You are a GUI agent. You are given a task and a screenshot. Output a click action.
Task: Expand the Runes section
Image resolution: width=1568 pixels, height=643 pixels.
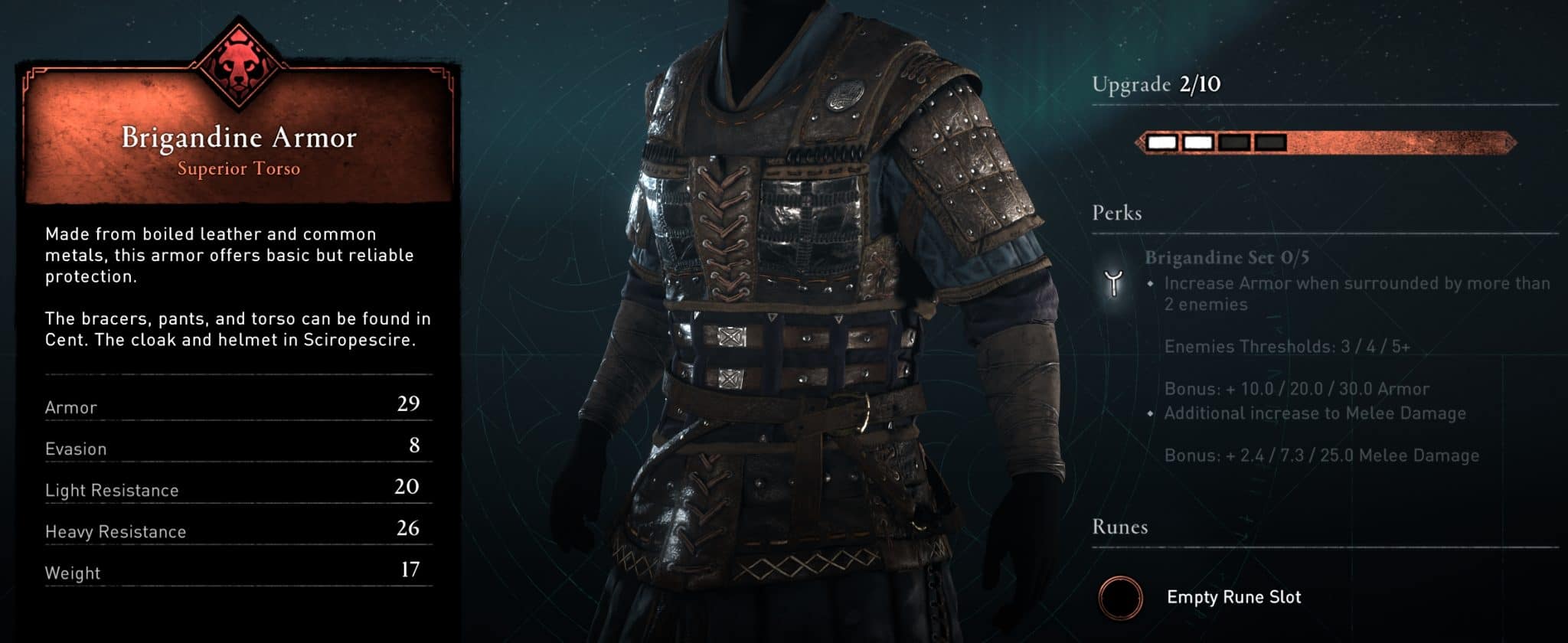pos(1122,527)
